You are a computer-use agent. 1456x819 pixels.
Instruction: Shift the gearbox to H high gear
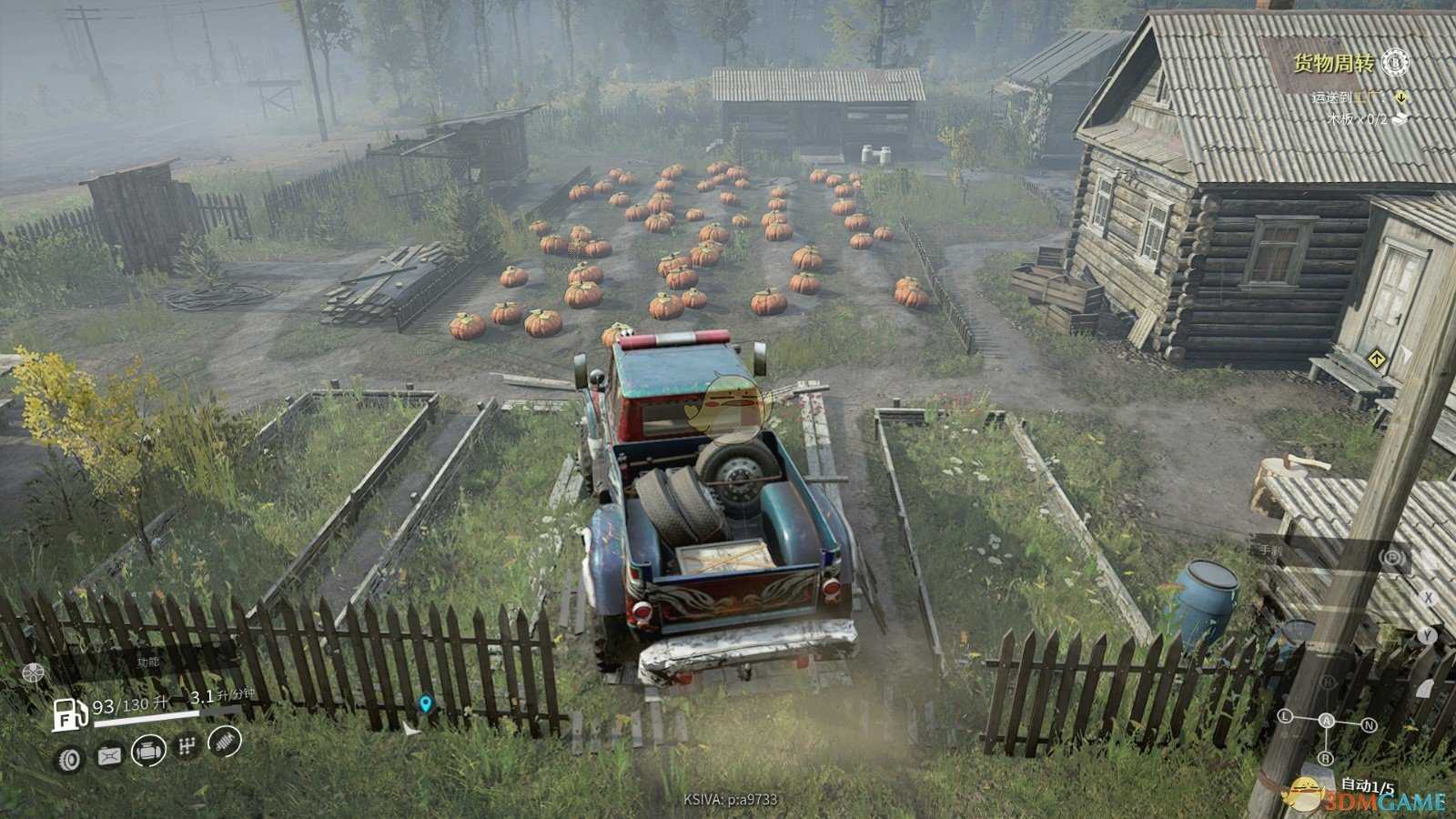tap(1328, 682)
